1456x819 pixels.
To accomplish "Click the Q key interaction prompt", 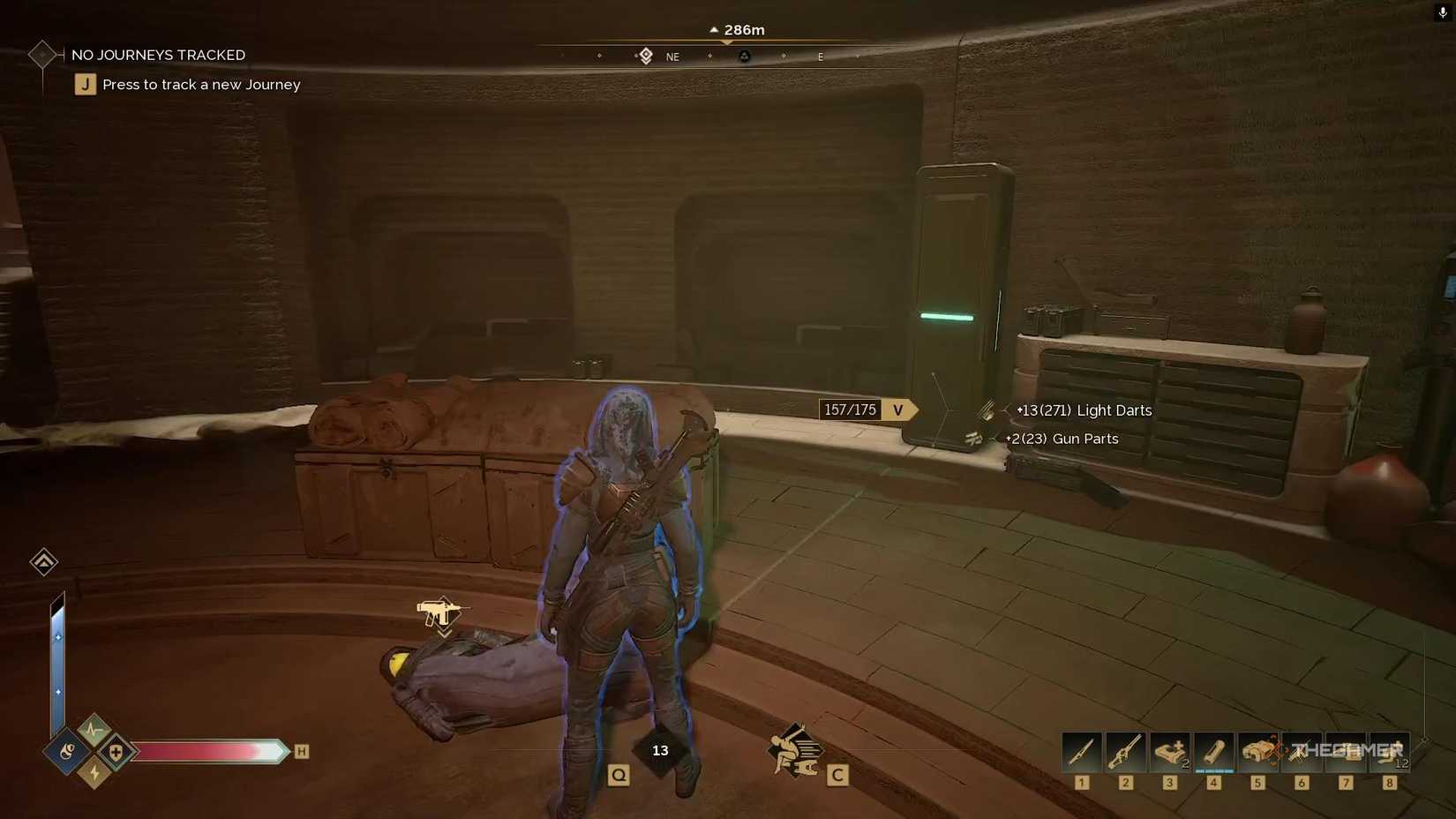I will pos(619,775).
